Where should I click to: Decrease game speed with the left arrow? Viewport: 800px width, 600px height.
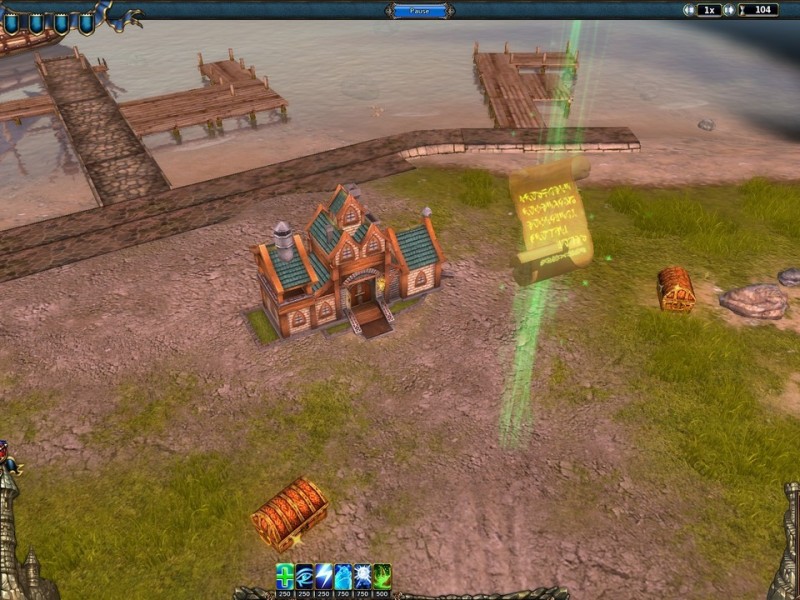click(x=688, y=10)
